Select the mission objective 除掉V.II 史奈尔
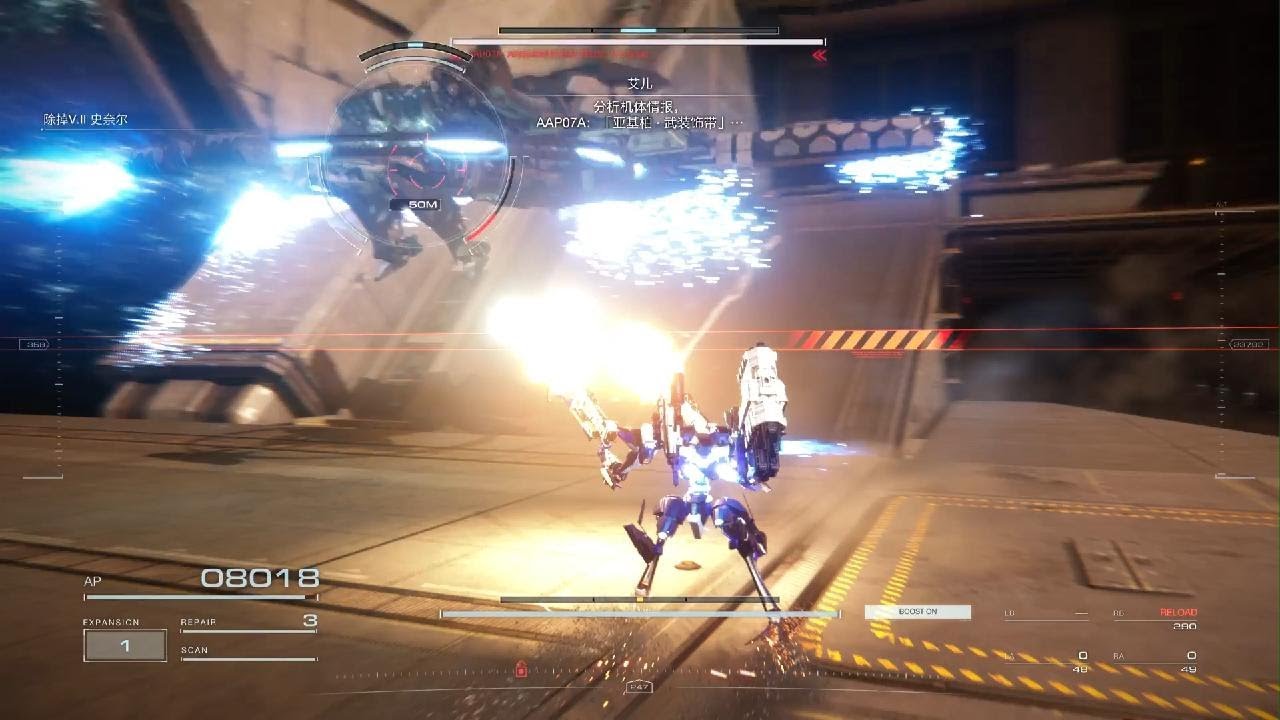Viewport: 1280px width, 720px height. pyautogui.click(x=85, y=120)
